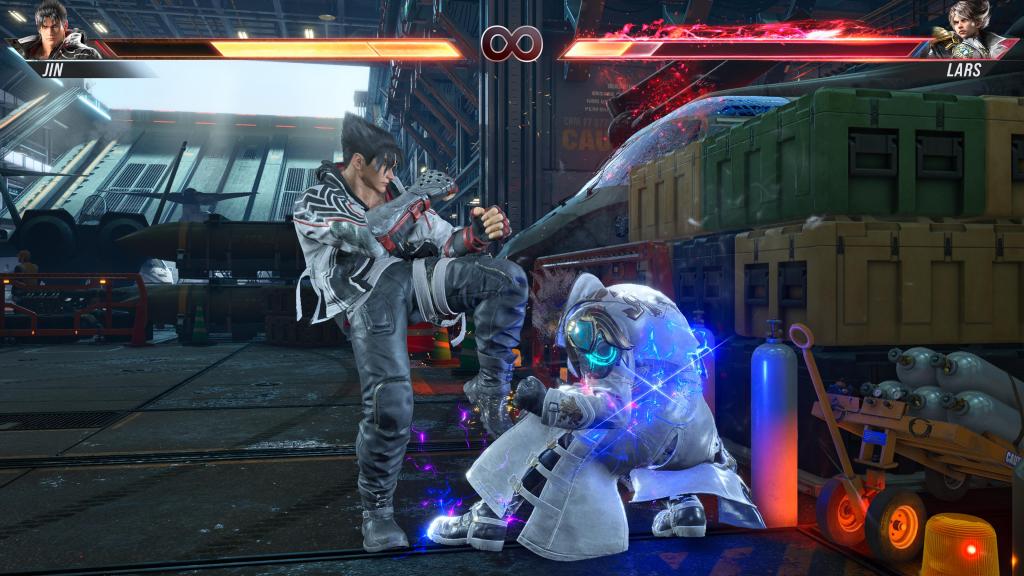1024x576 pixels.
Task: Click Jin's character portrait
Action: coord(56,31)
